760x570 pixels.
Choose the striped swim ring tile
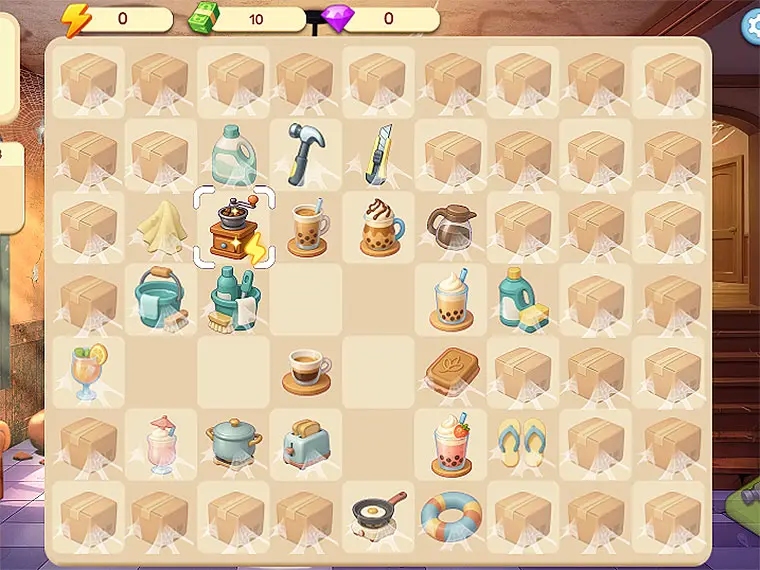point(450,516)
